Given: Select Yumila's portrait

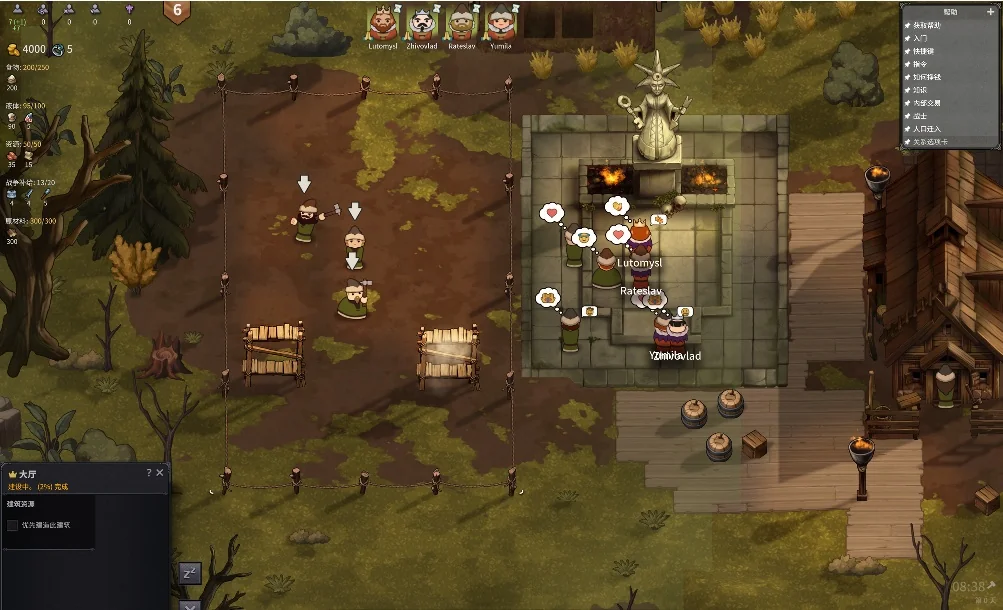Looking at the screenshot, I should click(x=500, y=23).
